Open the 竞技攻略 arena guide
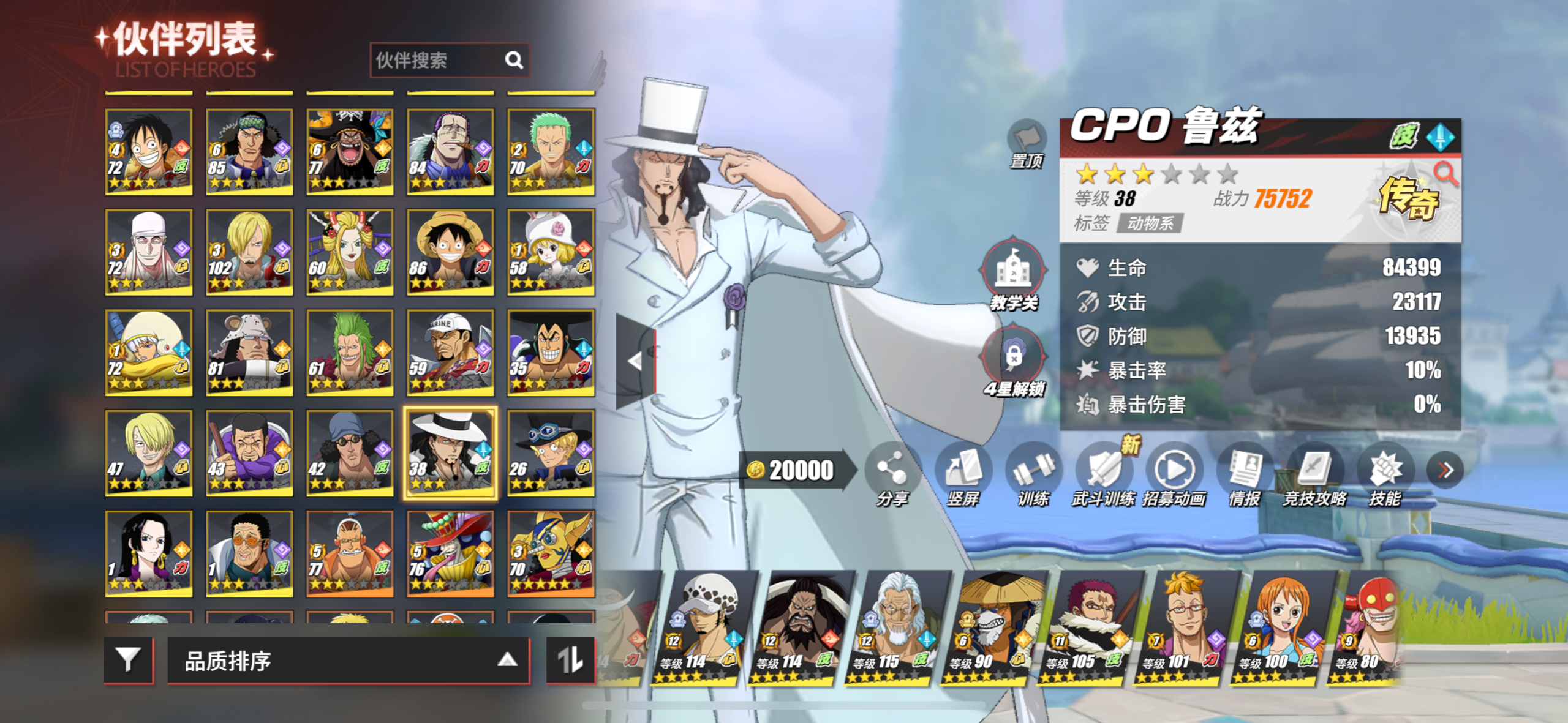 pyautogui.click(x=1314, y=474)
